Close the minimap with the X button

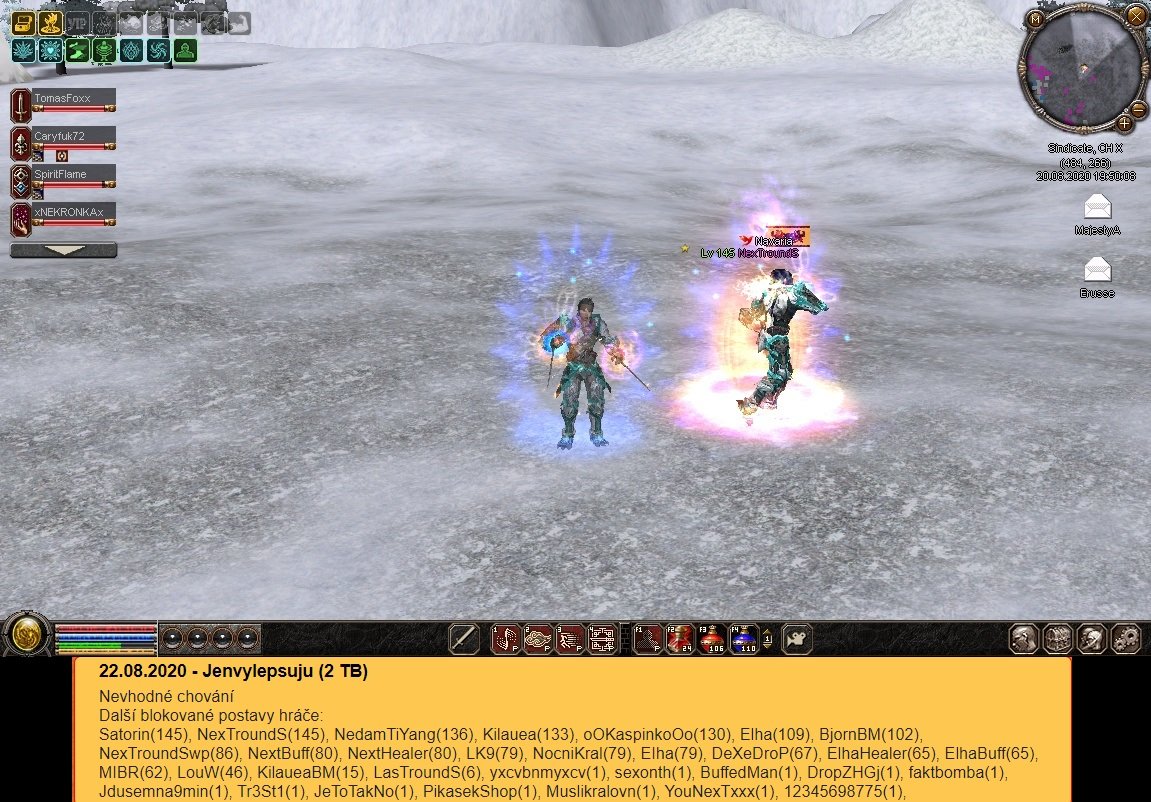point(1134,16)
